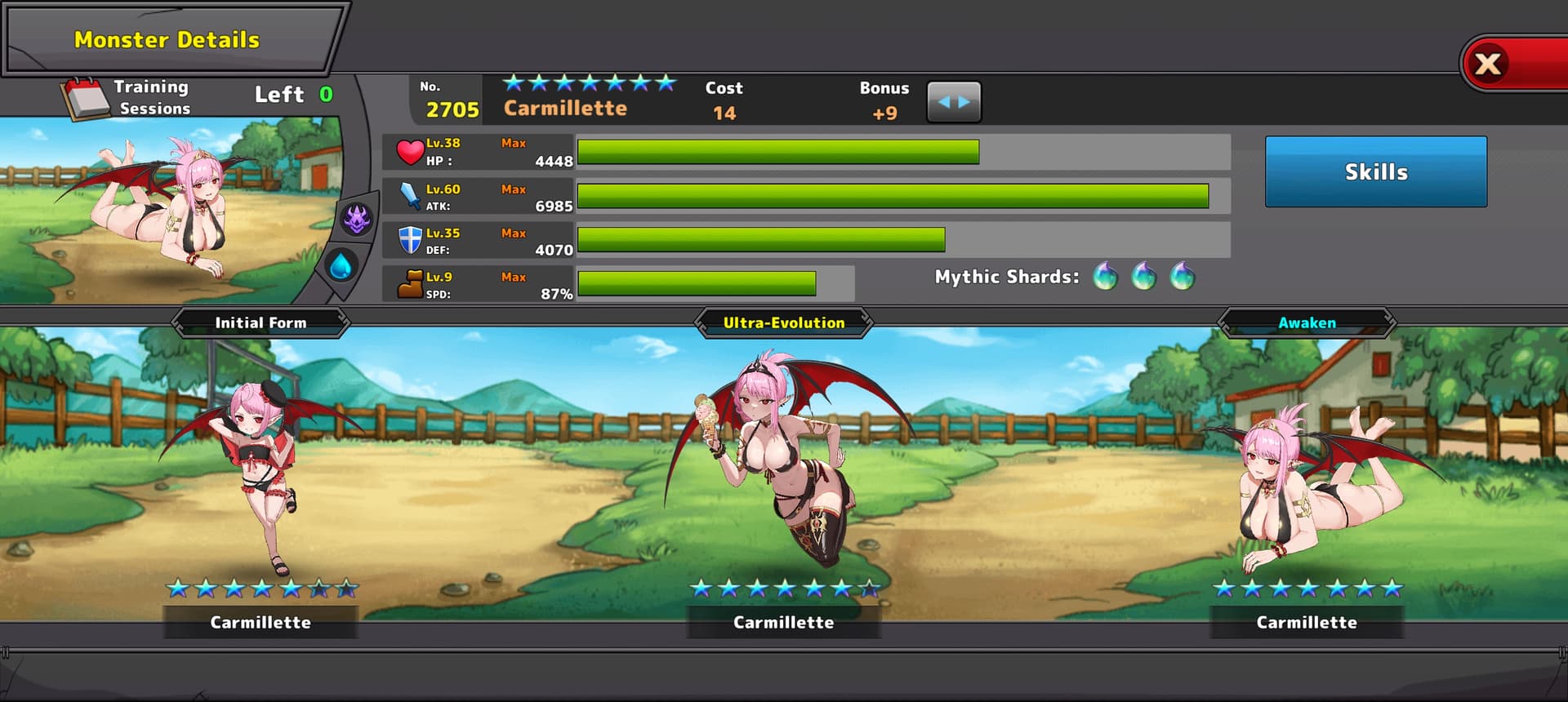1568x702 pixels.
Task: View the Awaken form of Carmillette
Action: [1306, 482]
